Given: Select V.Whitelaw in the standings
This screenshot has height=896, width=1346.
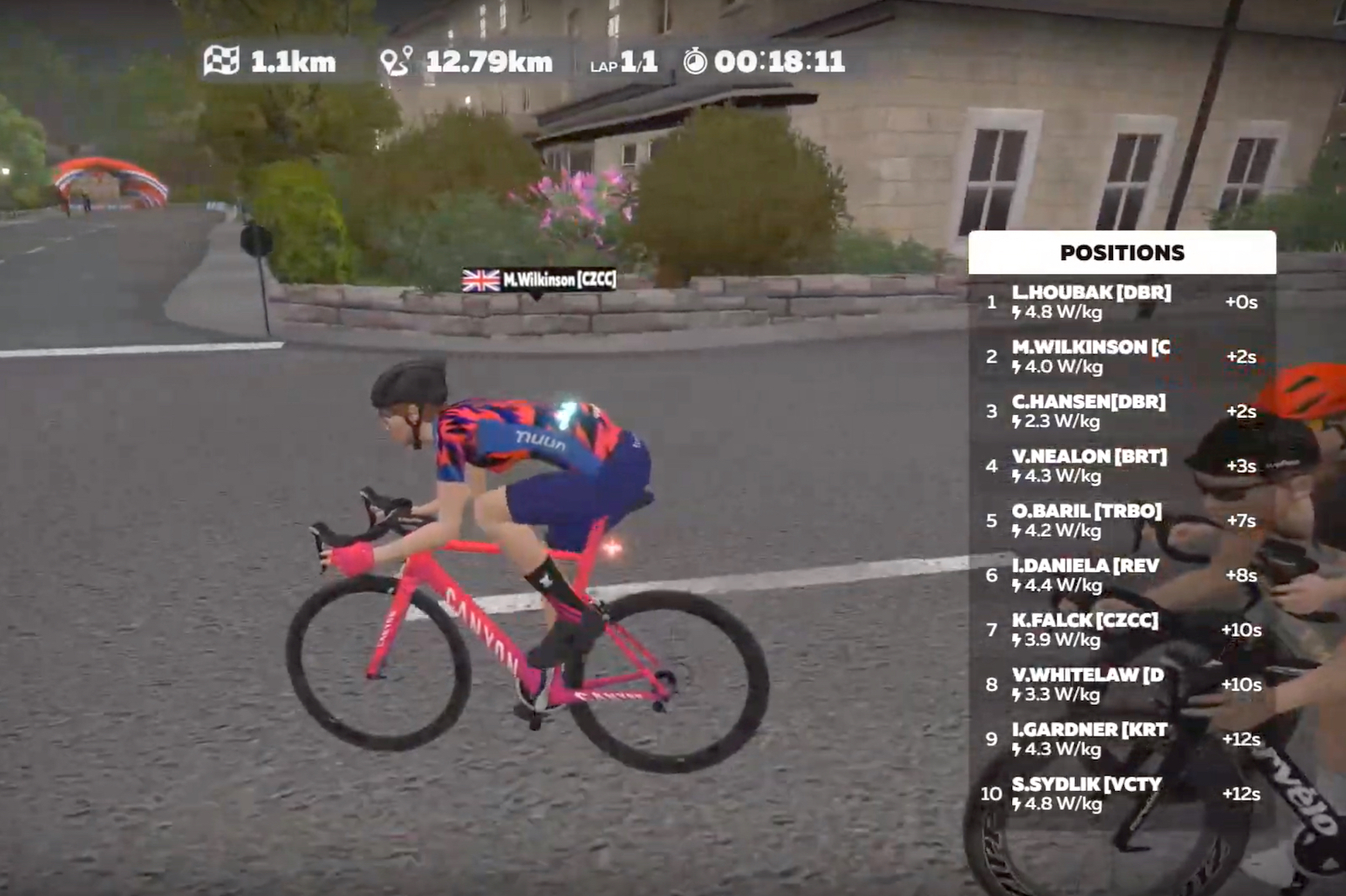Looking at the screenshot, I should [1121, 685].
